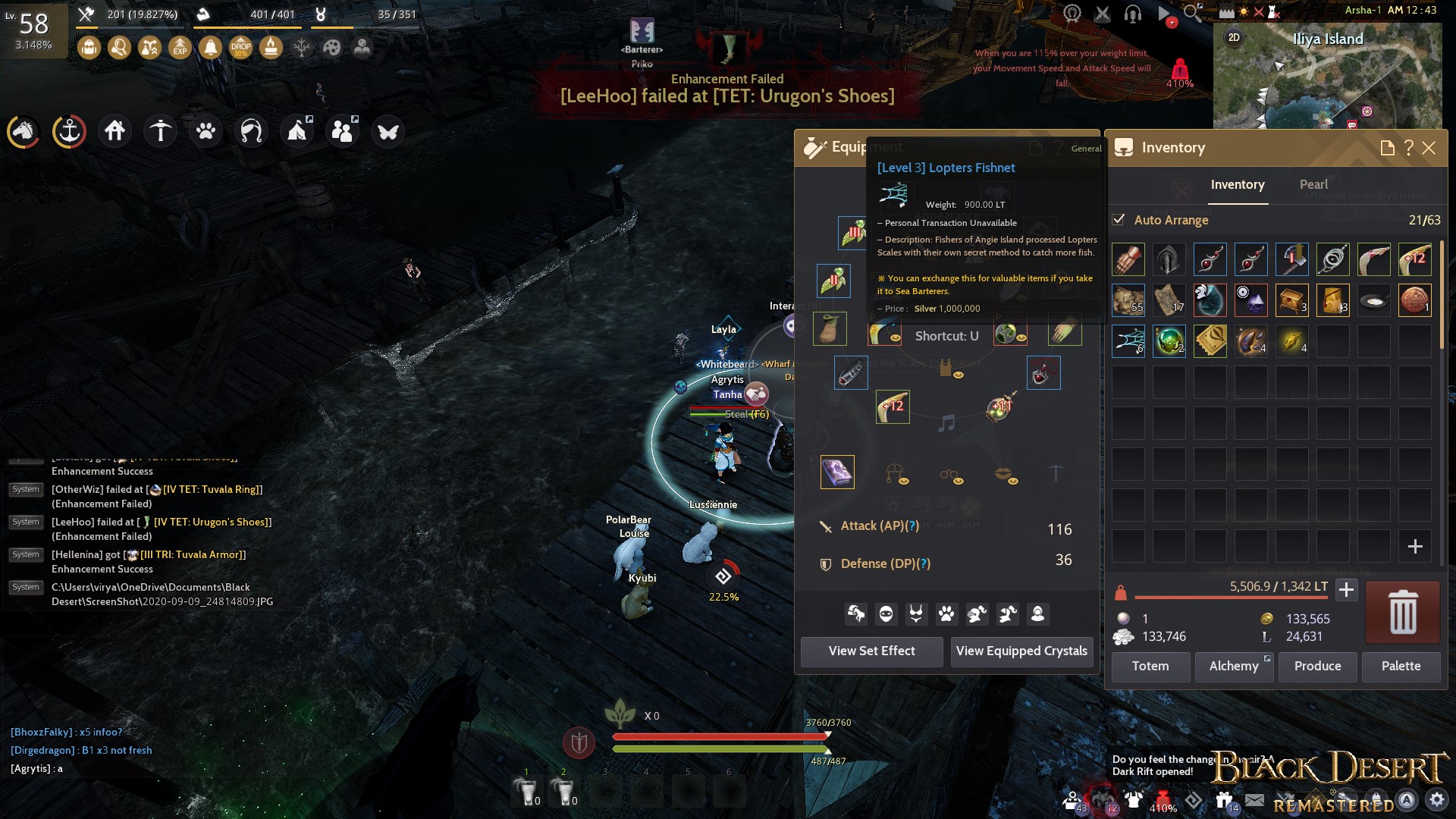Image resolution: width=1456 pixels, height=819 pixels.
Task: Click the View Set Effect button
Action: [x=871, y=651]
